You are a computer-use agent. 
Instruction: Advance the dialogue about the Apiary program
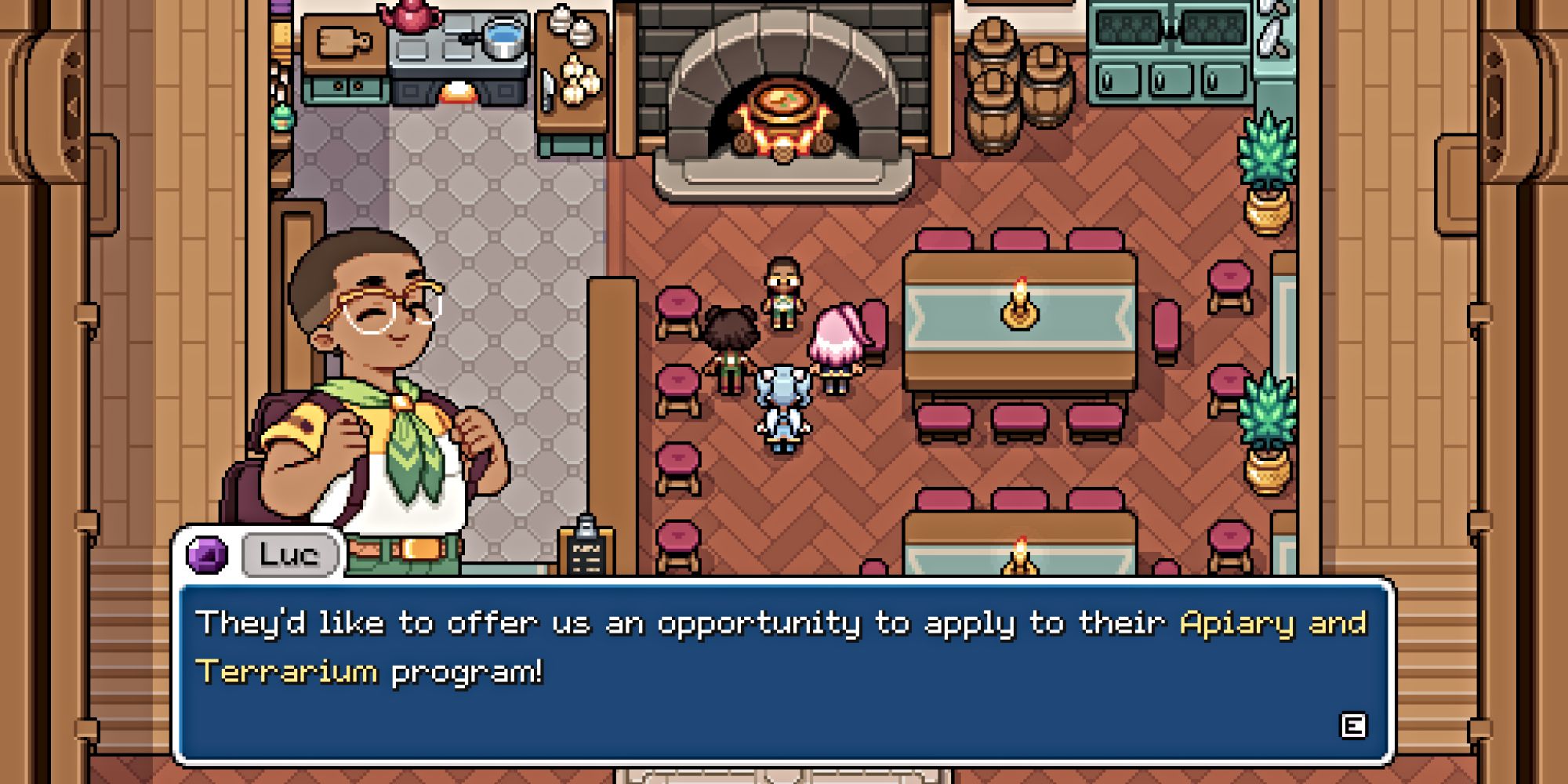pyautogui.click(x=1353, y=725)
